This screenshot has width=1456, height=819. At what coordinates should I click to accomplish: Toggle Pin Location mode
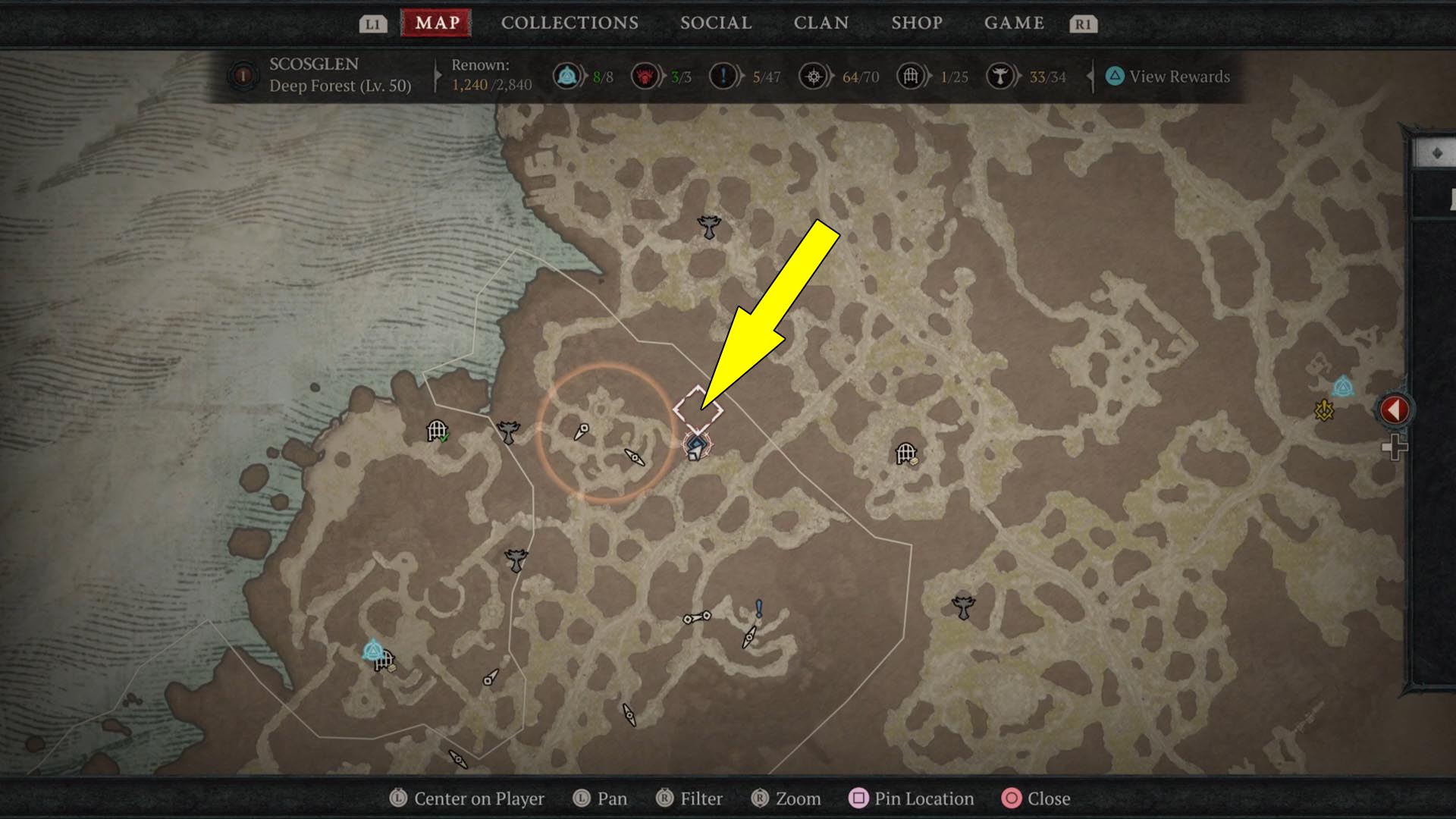pyautogui.click(x=911, y=799)
